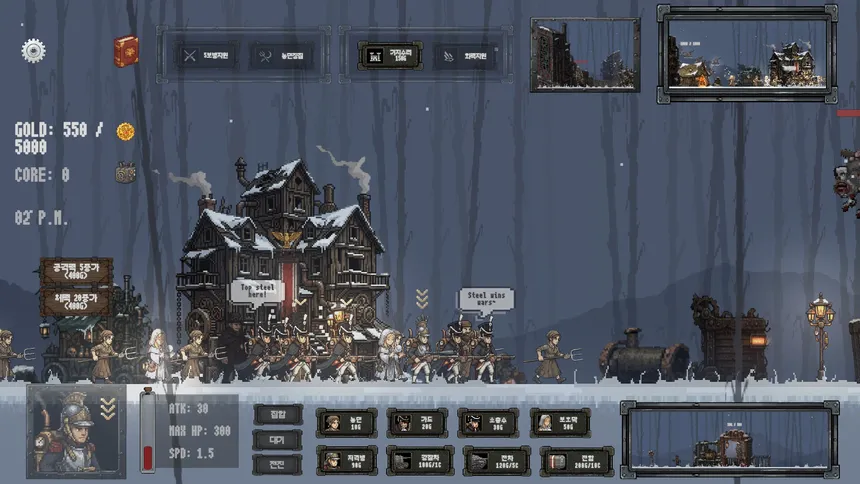This screenshot has height=484, width=860.
Task: Open the red book journal
Action: point(126,51)
